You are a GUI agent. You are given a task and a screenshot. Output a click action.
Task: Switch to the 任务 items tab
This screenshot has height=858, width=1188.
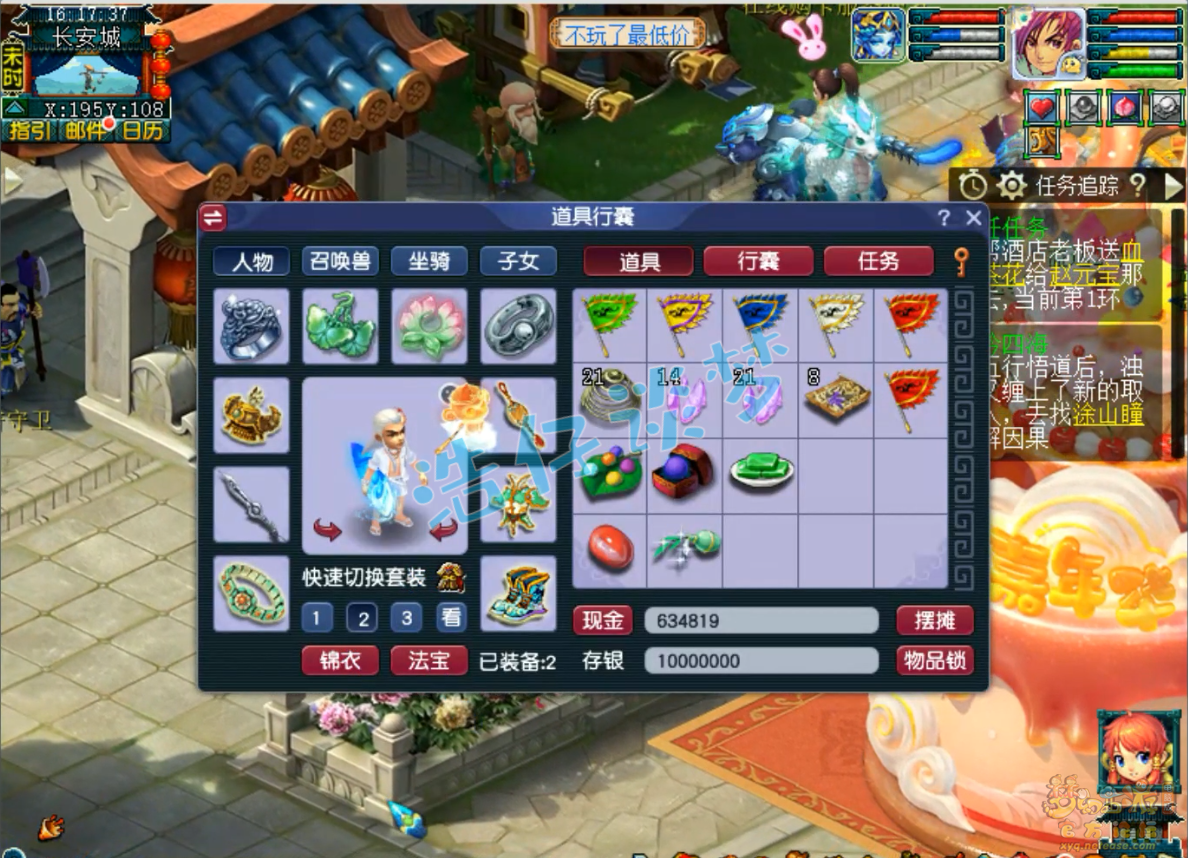[x=878, y=261]
